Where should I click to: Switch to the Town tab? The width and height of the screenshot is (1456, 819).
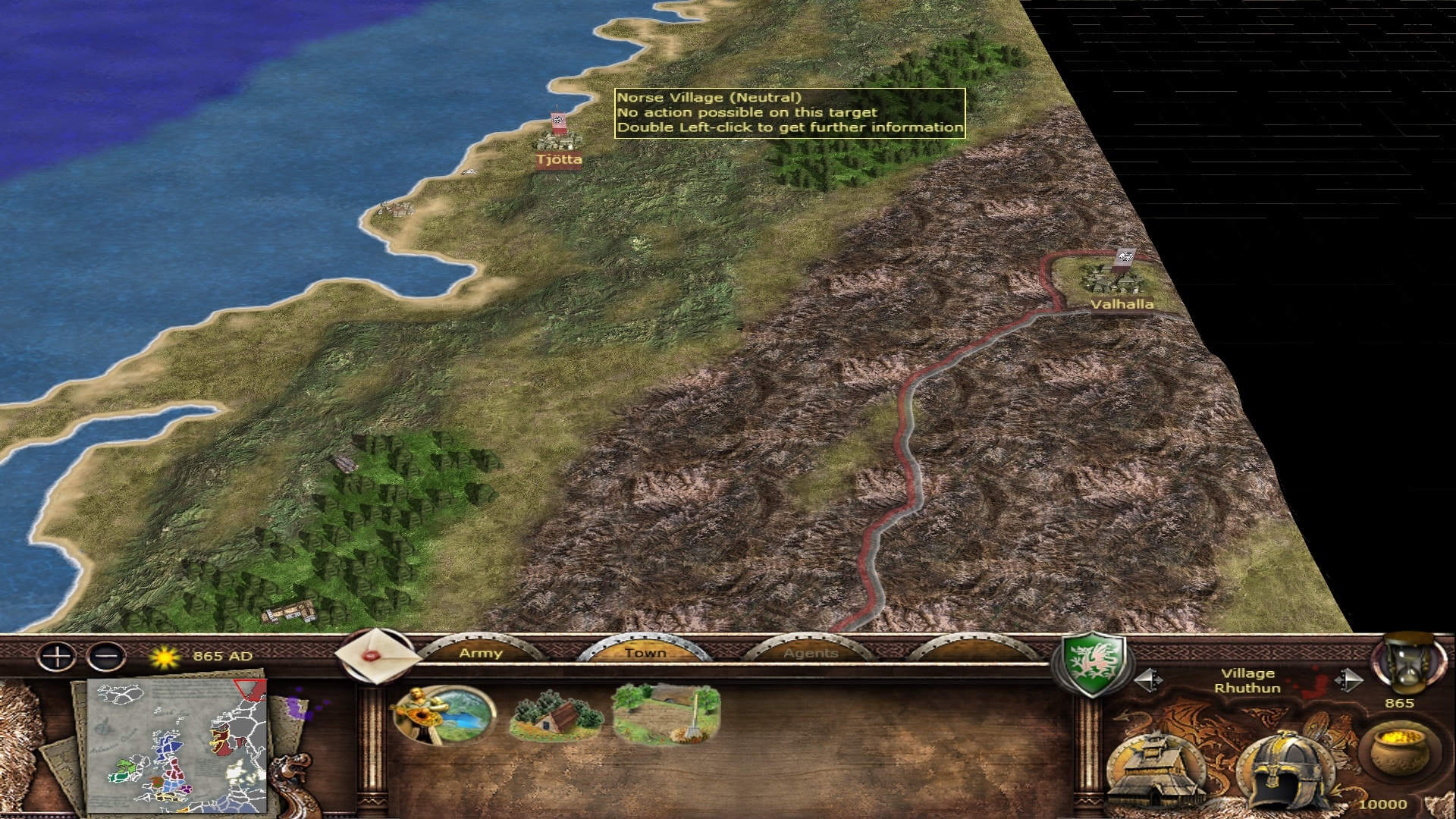(645, 653)
